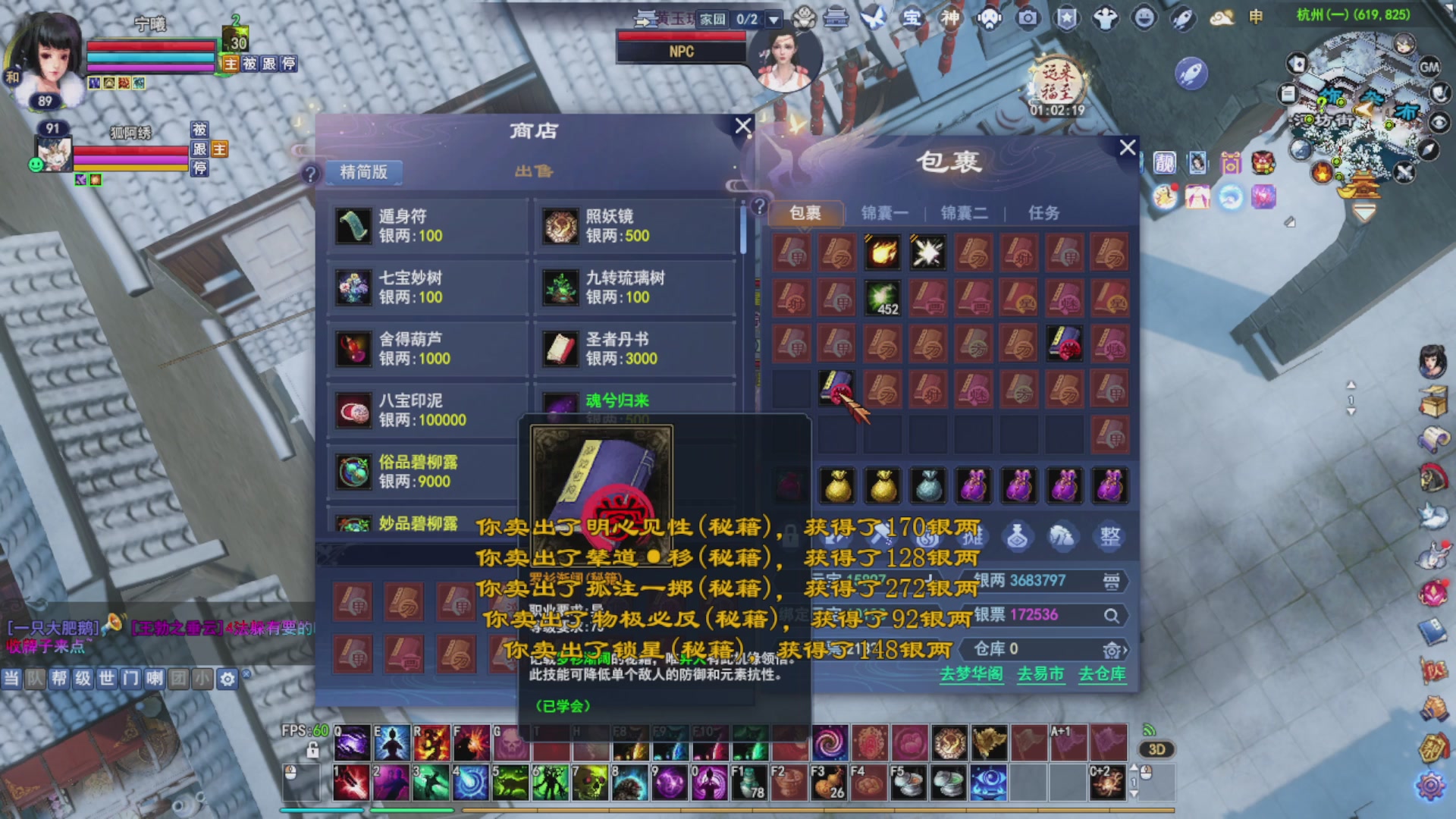Click the 去易市 market link
The image size is (1456, 819).
pos(1040,674)
